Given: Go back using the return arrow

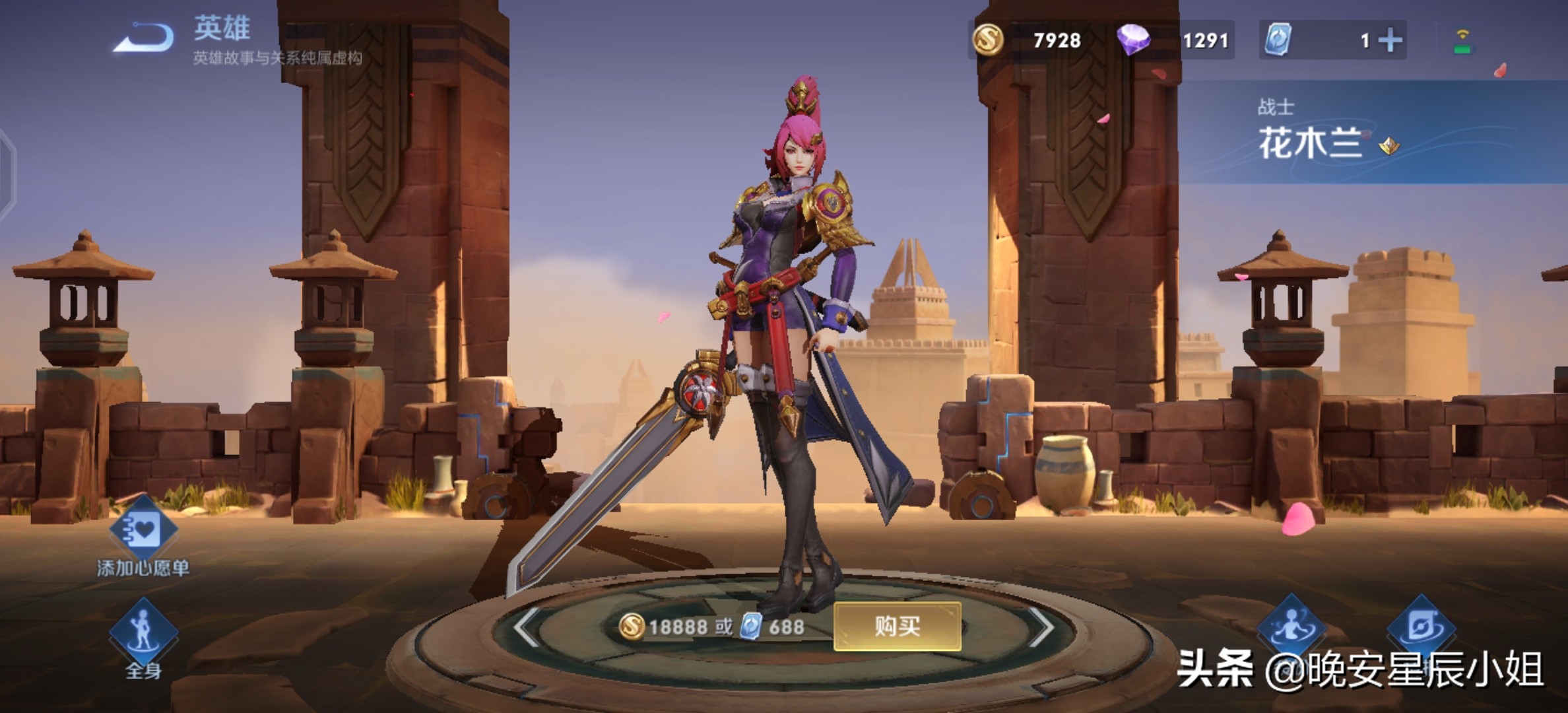Looking at the screenshot, I should [144, 37].
